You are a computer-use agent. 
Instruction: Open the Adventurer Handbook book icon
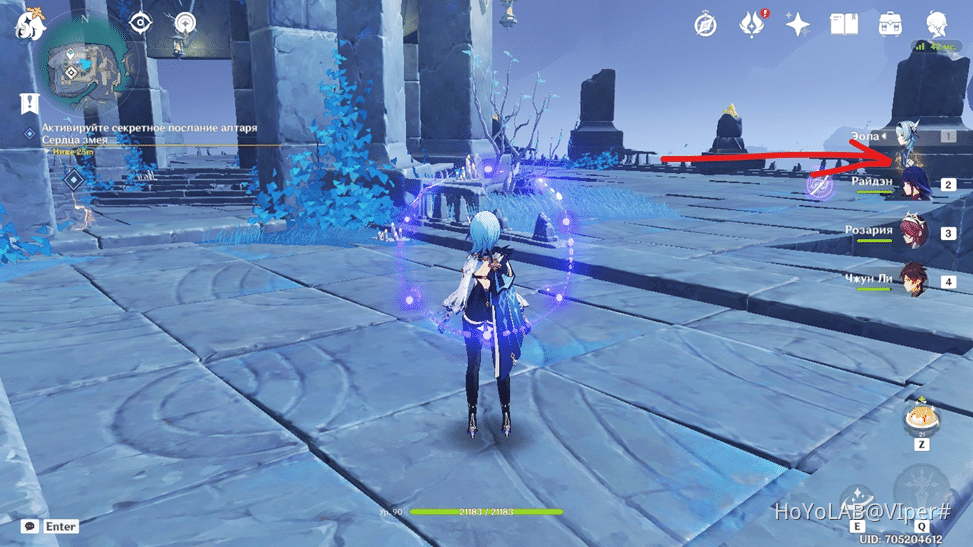(x=844, y=25)
